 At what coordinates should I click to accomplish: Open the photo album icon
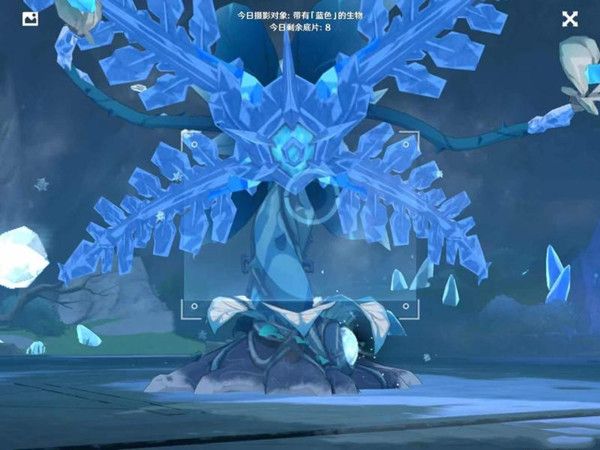click(30, 18)
